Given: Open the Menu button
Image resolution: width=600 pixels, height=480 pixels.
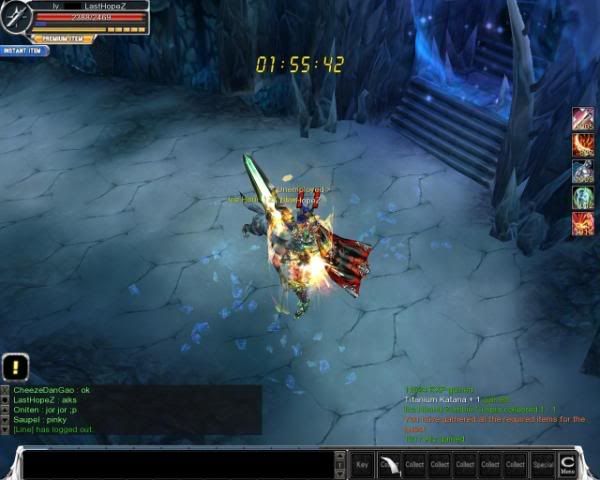Looking at the screenshot, I should point(568,463).
